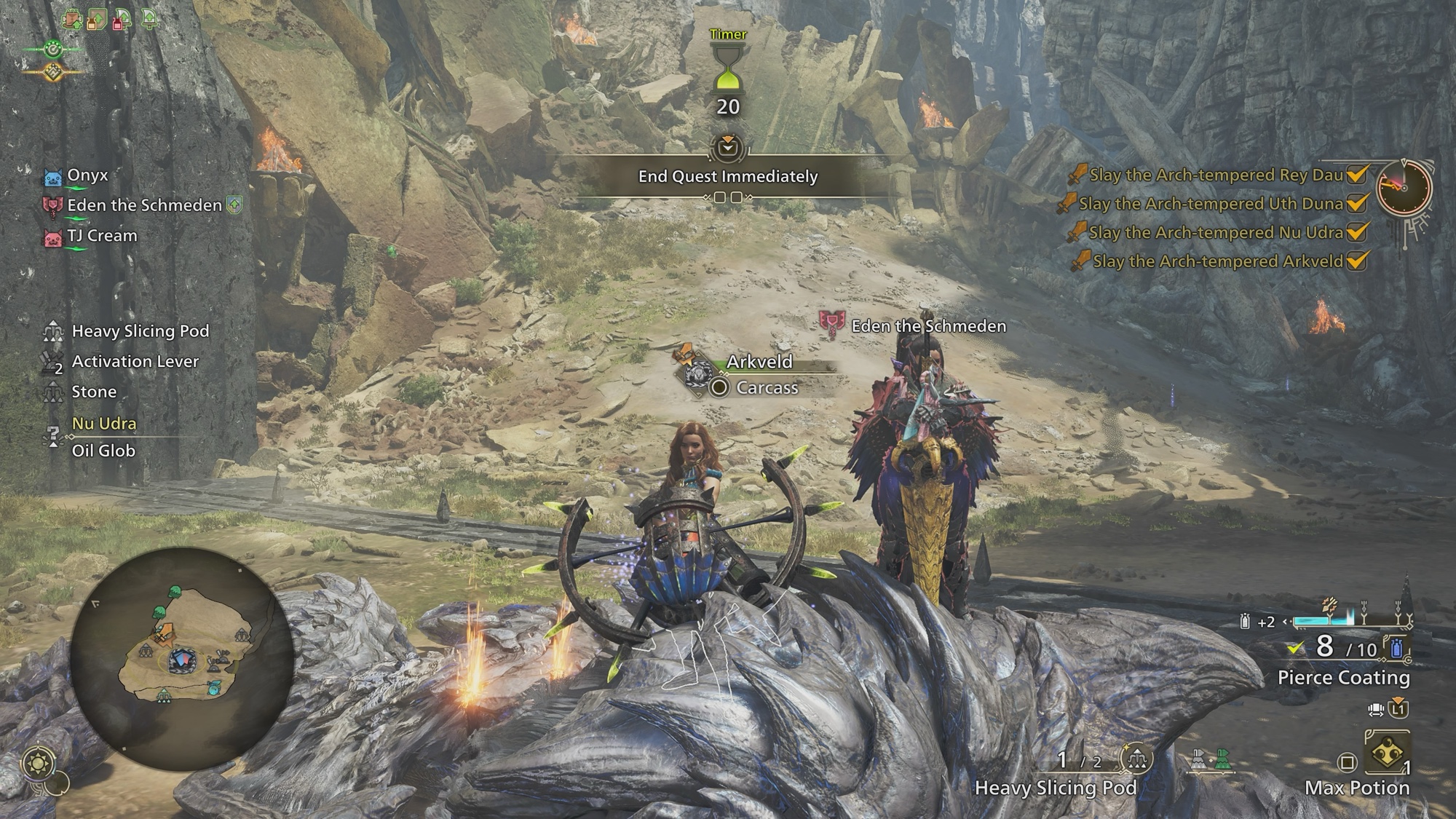Choose TJ Cream in the party list

102,236
